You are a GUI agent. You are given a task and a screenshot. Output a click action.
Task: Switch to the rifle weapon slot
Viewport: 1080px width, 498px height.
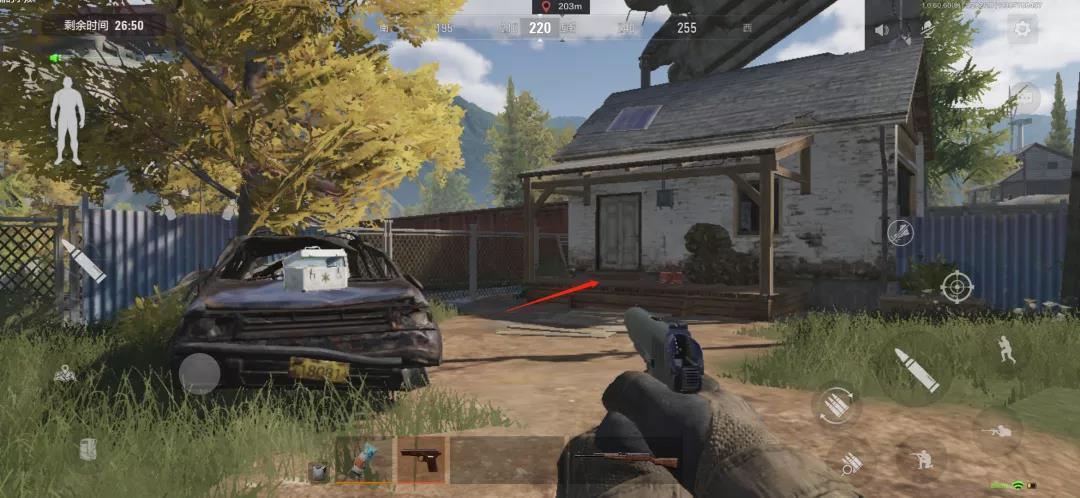[x=625, y=461]
